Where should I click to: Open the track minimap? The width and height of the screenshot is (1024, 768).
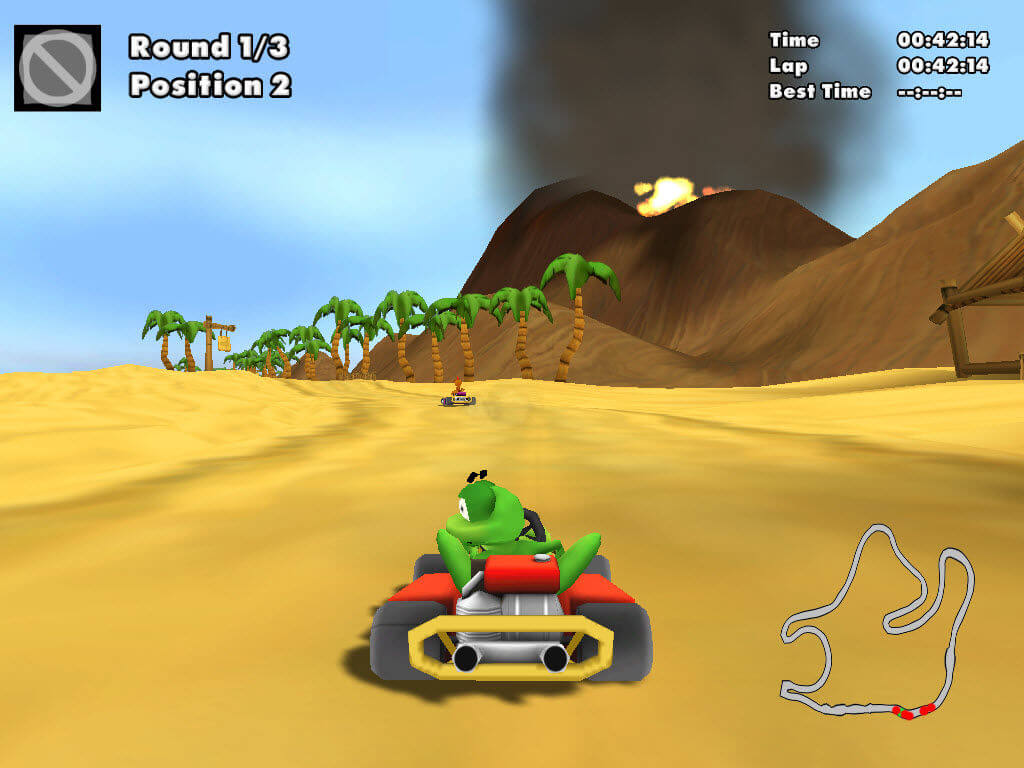877,622
